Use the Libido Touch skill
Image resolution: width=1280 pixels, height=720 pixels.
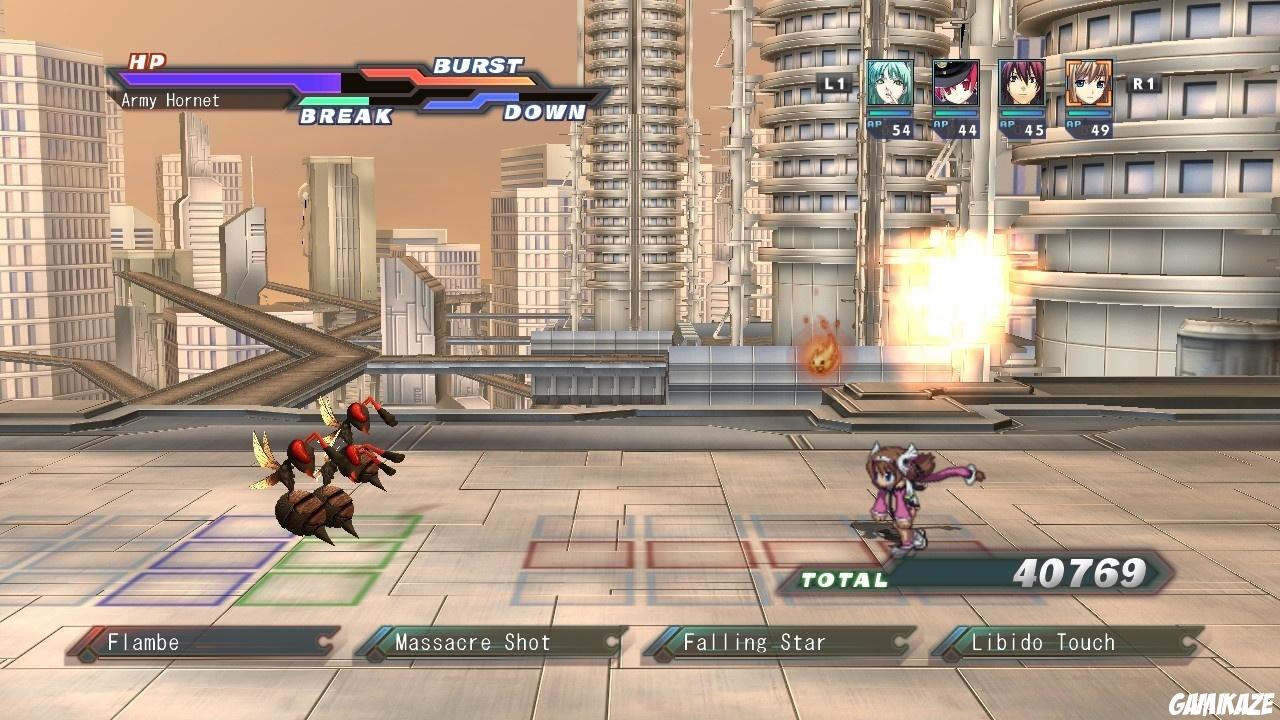tap(1068, 643)
